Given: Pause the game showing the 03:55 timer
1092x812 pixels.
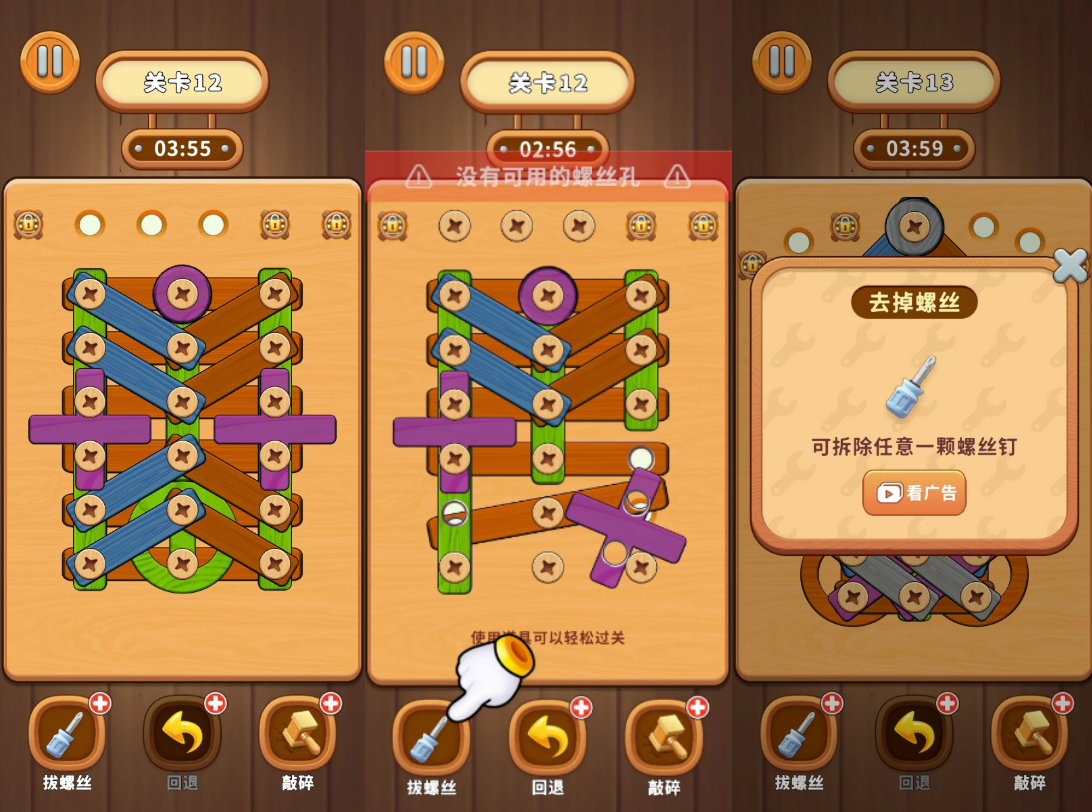Looking at the screenshot, I should coord(50,62).
